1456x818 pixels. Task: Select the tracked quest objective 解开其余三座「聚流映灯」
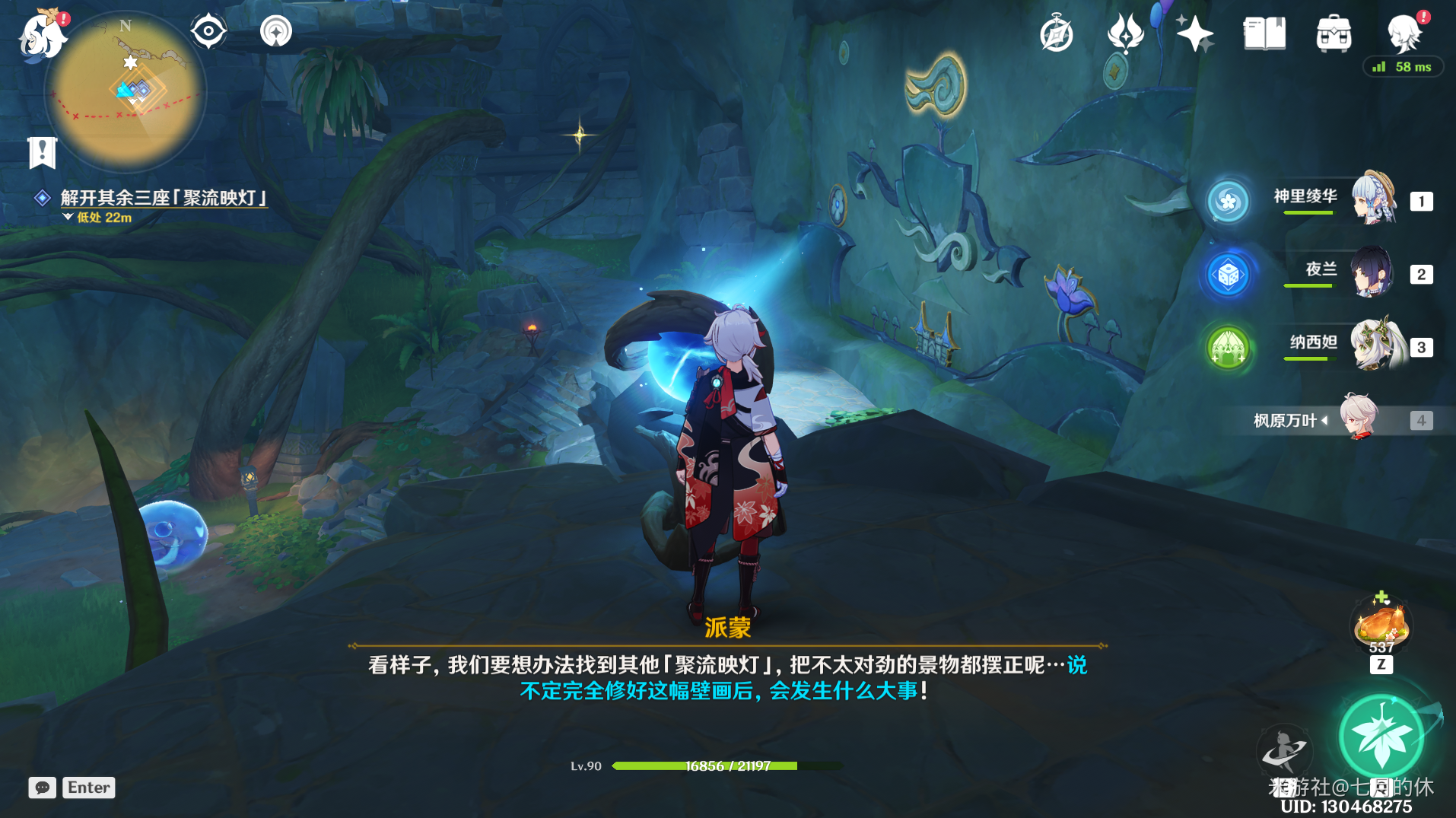(x=164, y=198)
